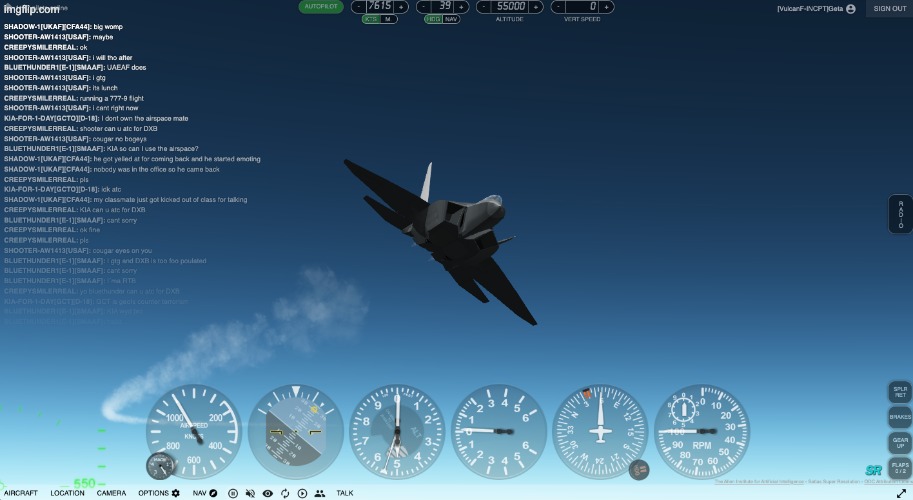
Task: Toggle the BRAKES button
Action: coord(900,417)
